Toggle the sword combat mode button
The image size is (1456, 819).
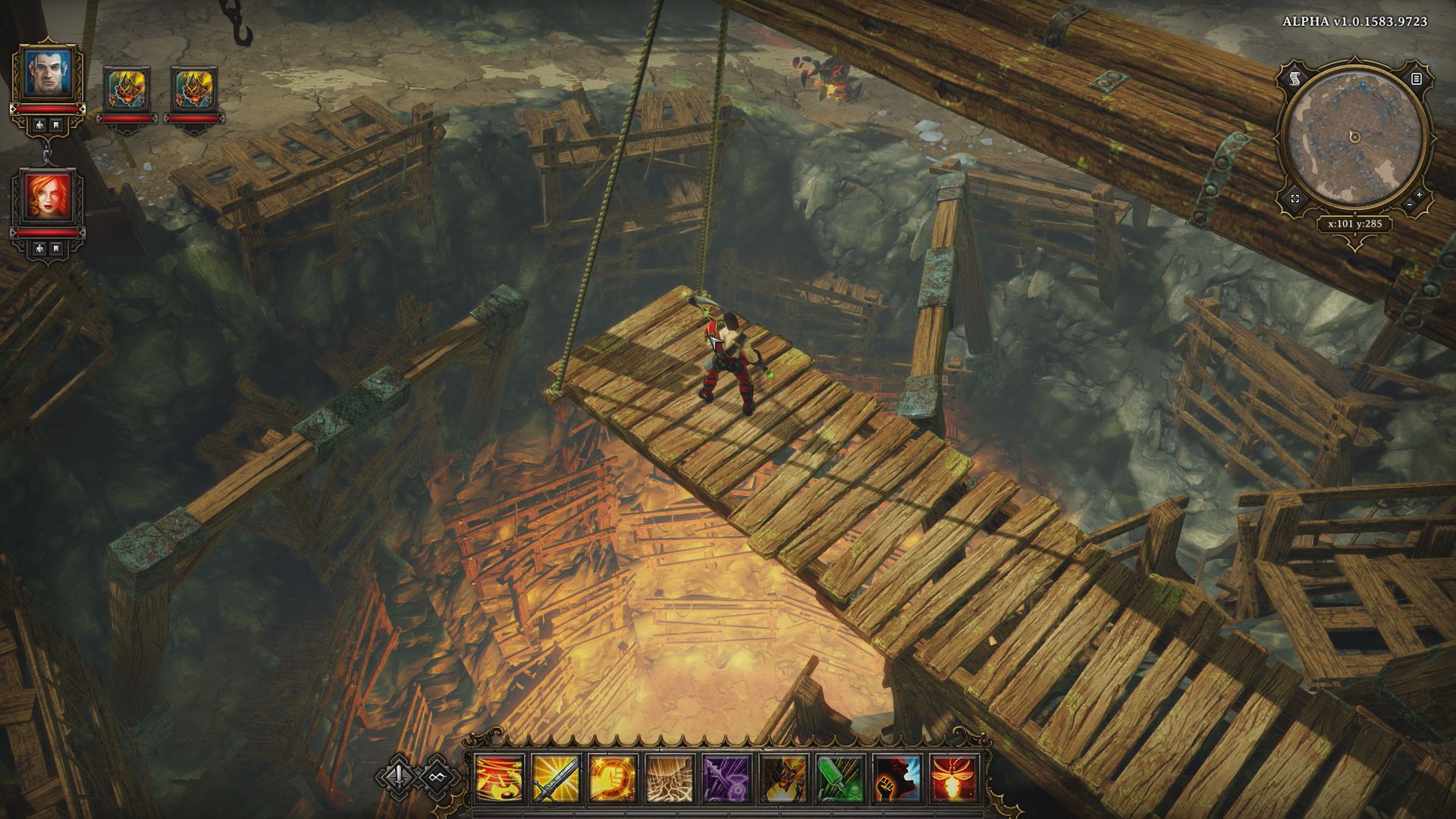[400, 776]
